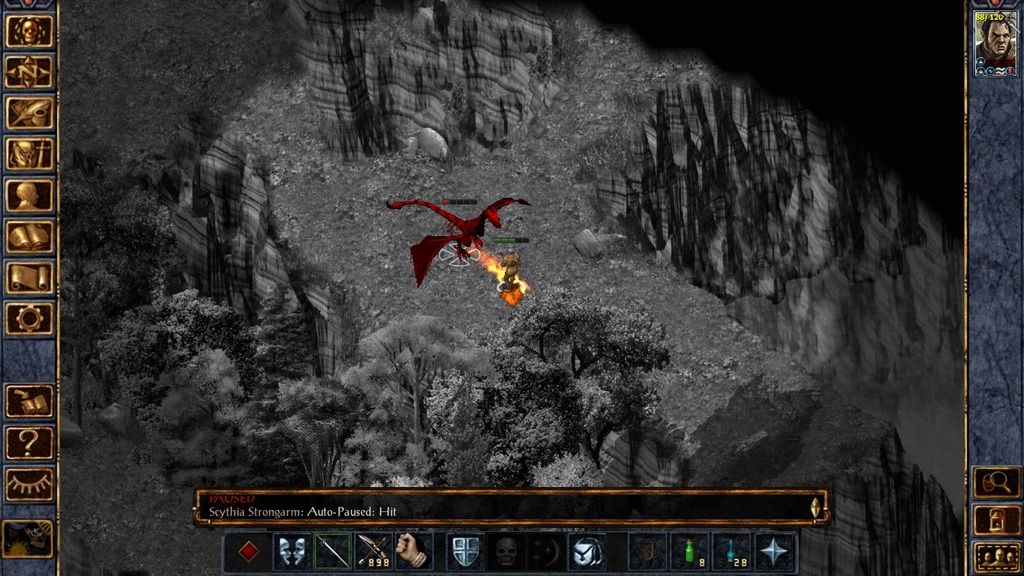
Task: Open the question mark help button
Action: (29, 442)
